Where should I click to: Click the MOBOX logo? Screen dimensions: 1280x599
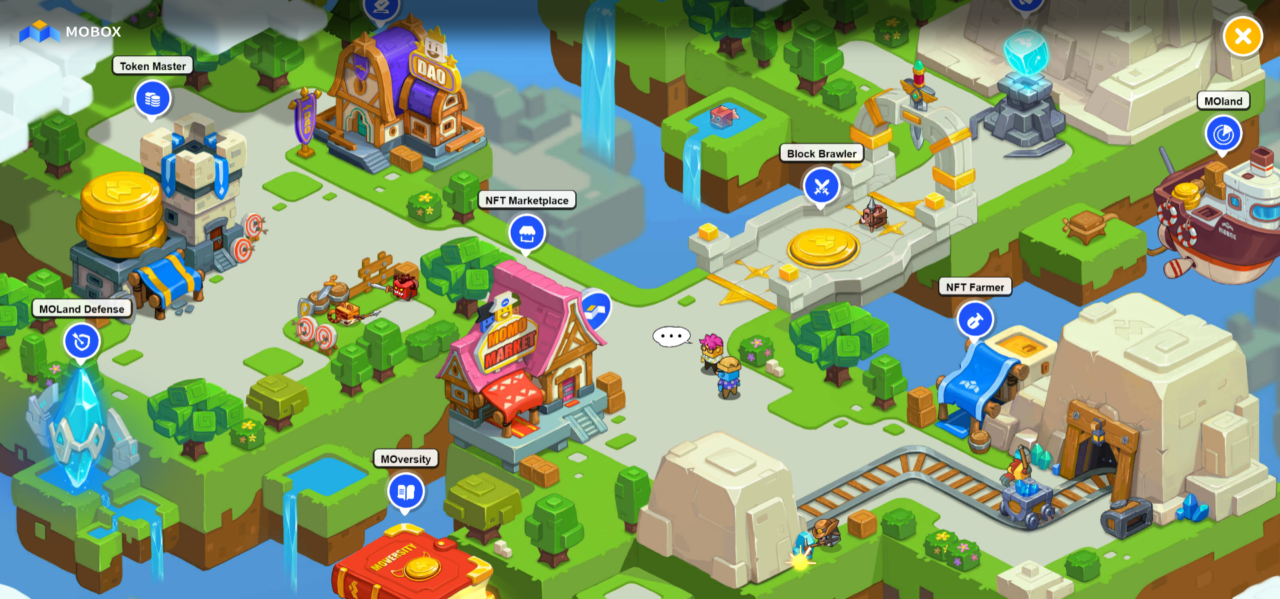[x=71, y=32]
